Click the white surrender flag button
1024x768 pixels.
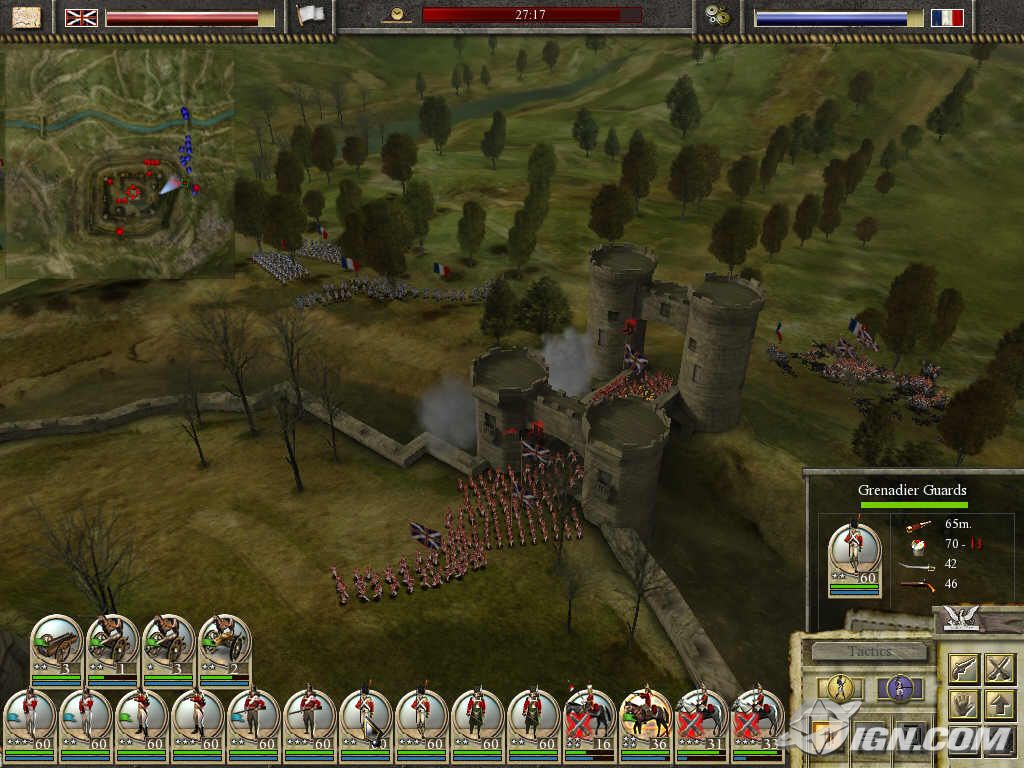point(311,17)
